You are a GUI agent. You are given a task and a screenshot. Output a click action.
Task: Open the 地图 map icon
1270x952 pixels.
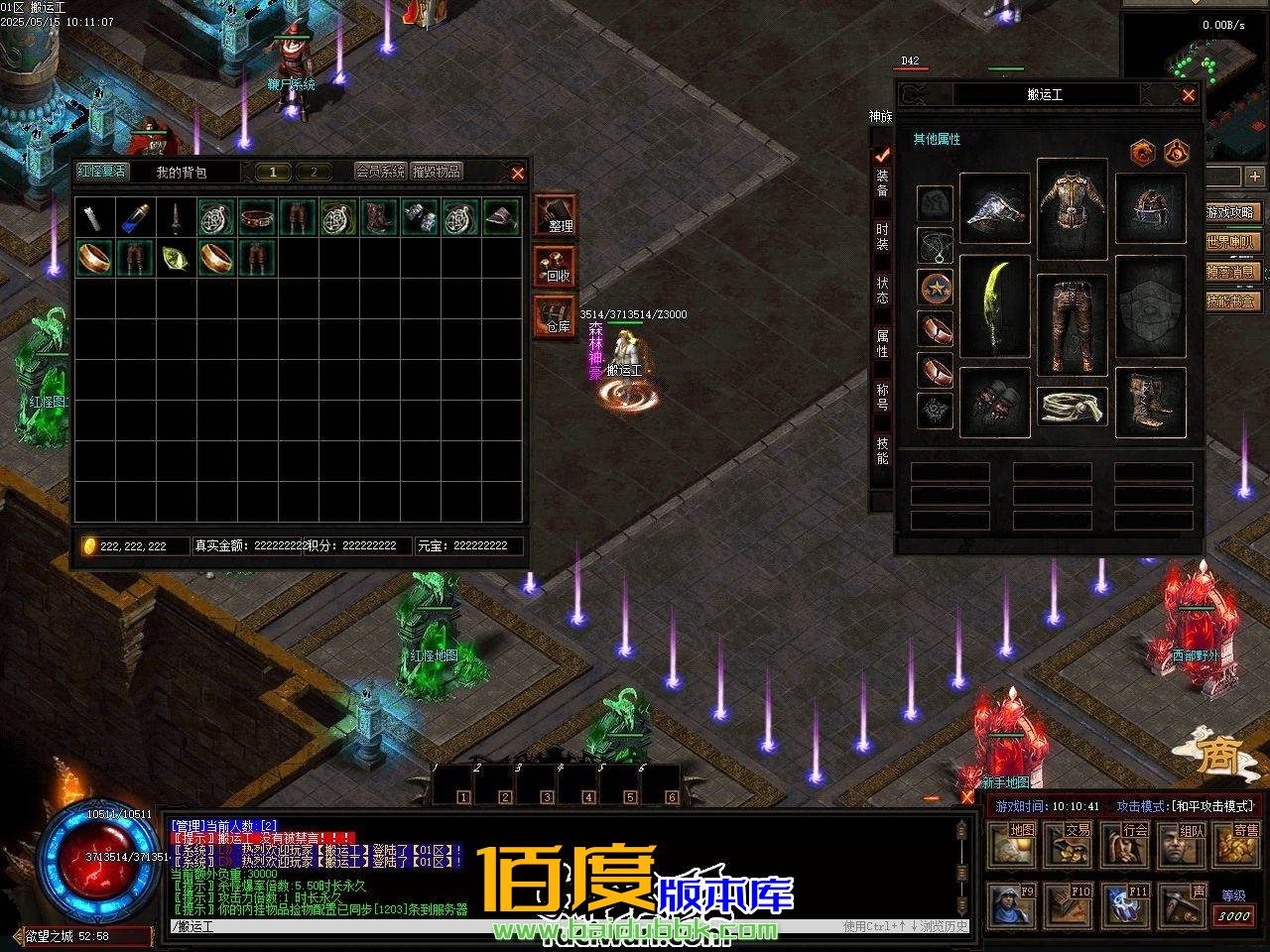tap(1012, 845)
